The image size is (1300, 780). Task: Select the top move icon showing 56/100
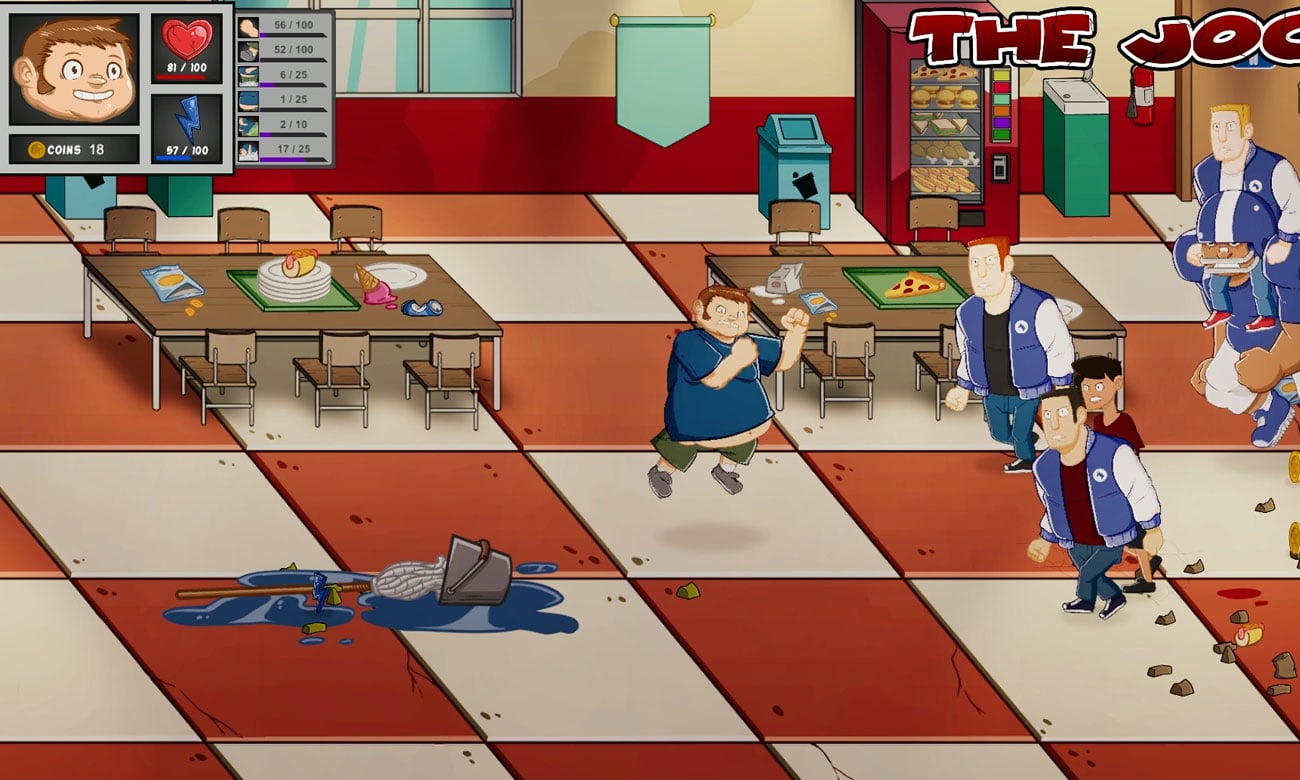point(248,27)
